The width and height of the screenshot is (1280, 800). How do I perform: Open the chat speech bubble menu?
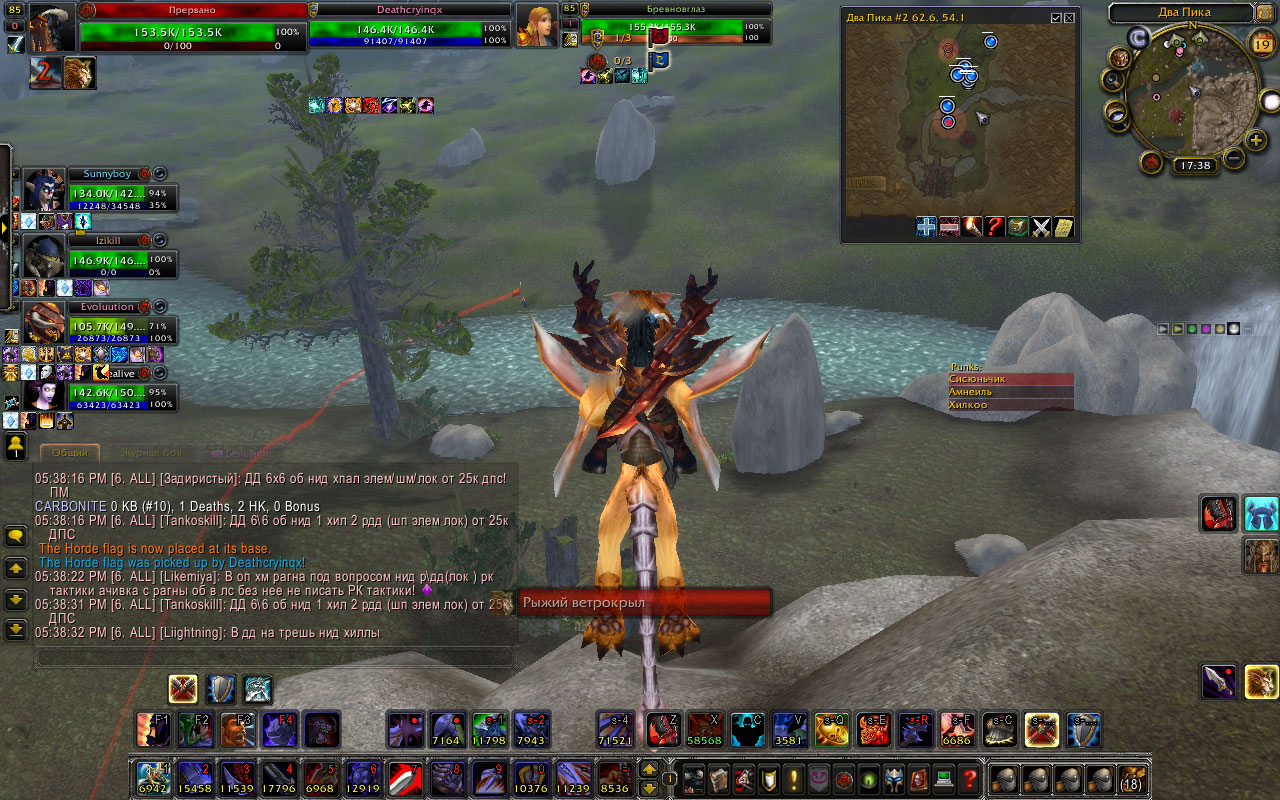tap(16, 537)
